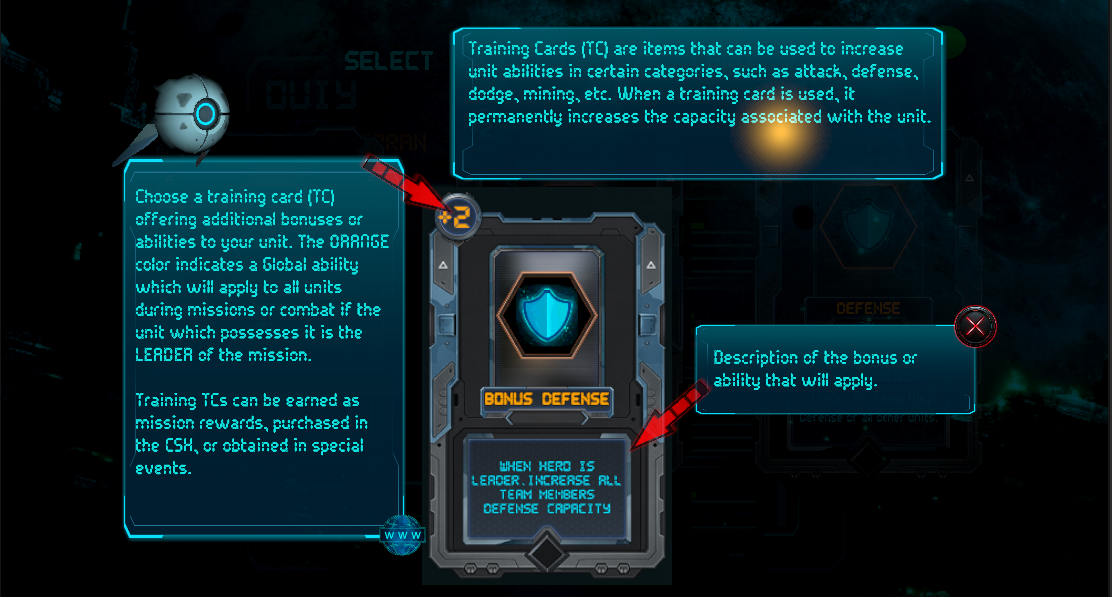The width and height of the screenshot is (1112, 597).
Task: Click the floating robot helper icon
Action: tap(191, 115)
